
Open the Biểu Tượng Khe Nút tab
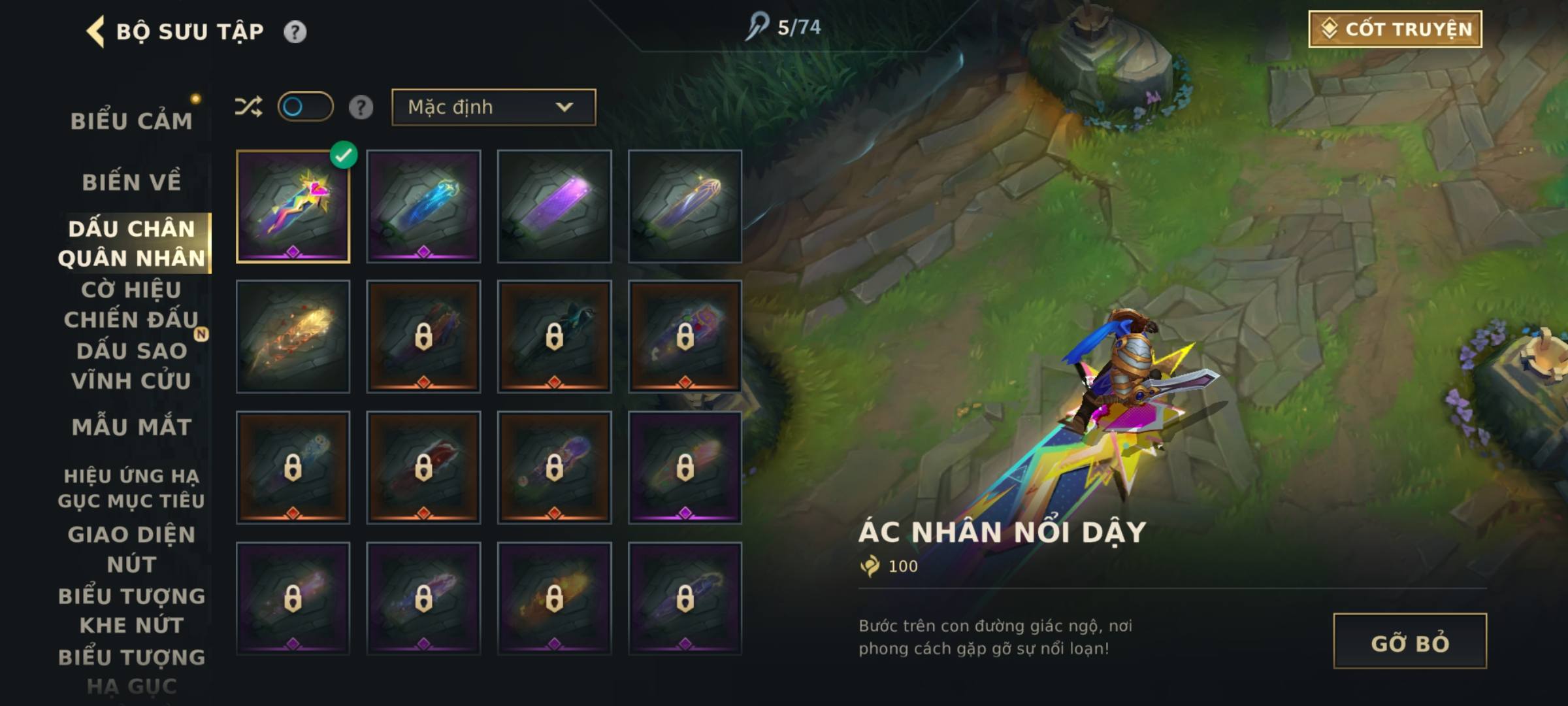click(x=131, y=611)
